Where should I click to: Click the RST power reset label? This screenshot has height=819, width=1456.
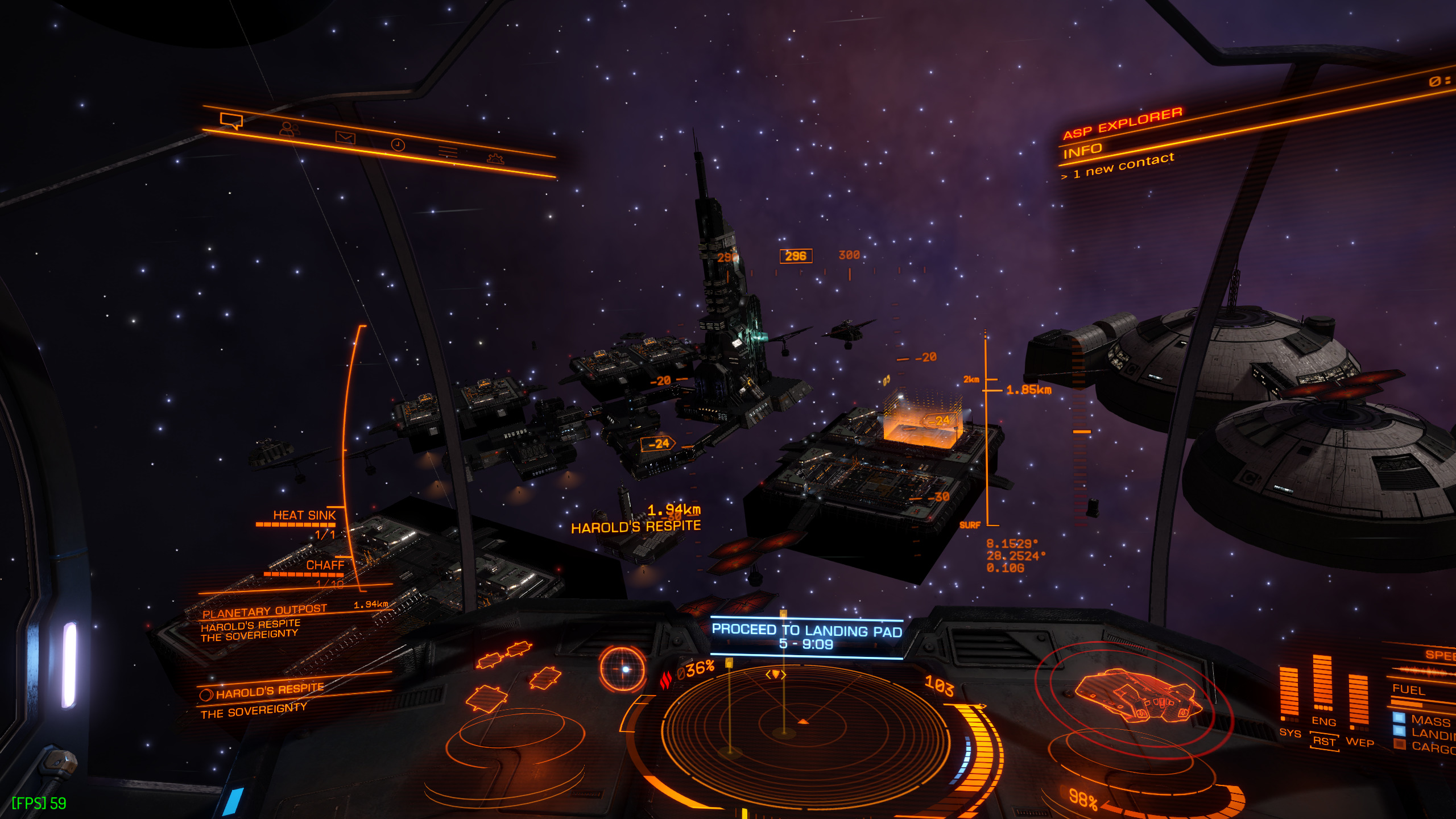[x=1323, y=742]
